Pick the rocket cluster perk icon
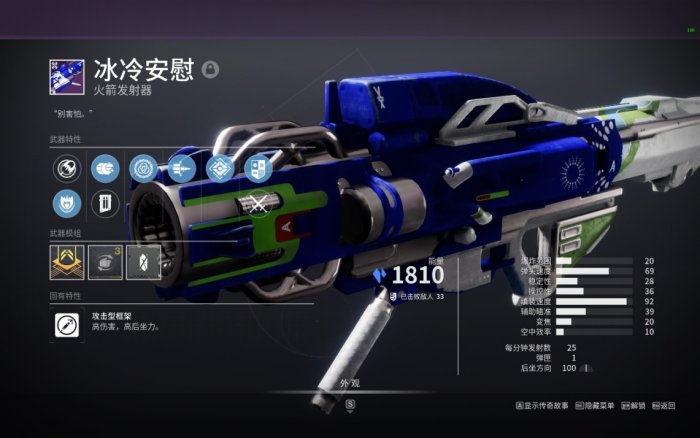700x438 pixels. 182,167
